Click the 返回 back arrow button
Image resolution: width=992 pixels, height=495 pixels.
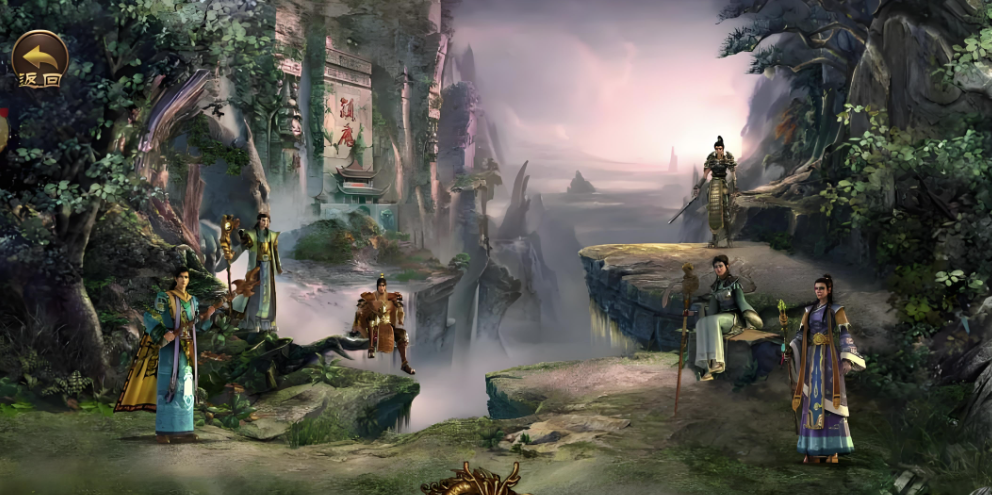pos(40,59)
